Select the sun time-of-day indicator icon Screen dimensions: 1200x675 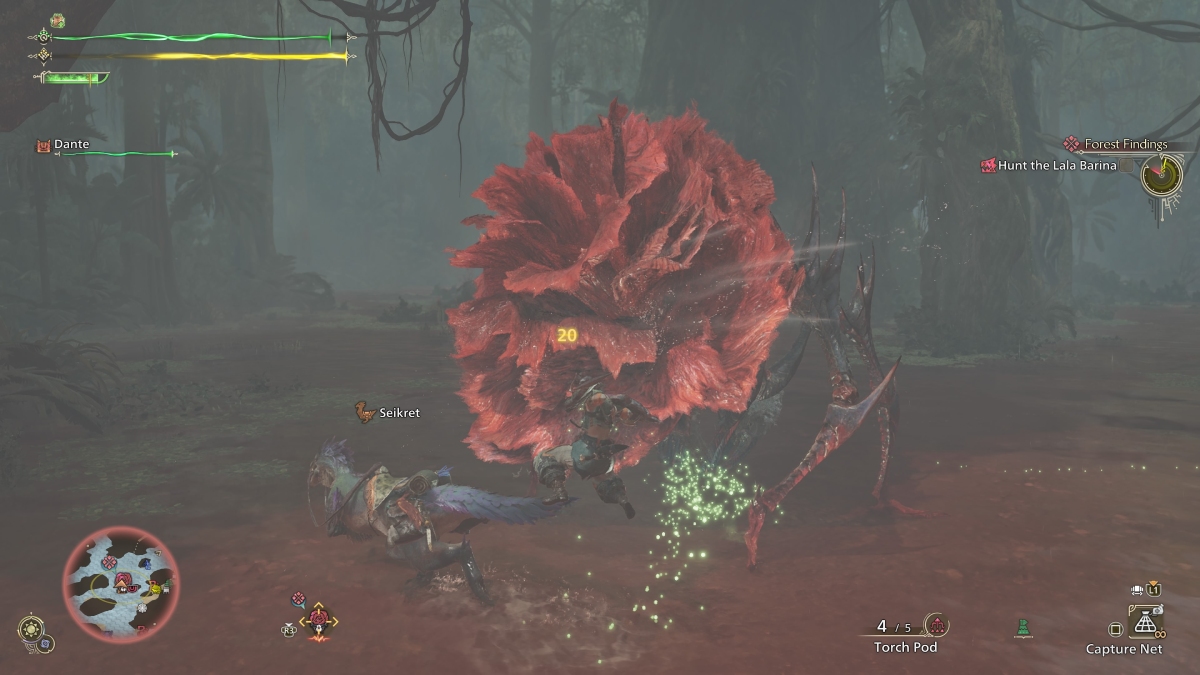tap(30, 628)
